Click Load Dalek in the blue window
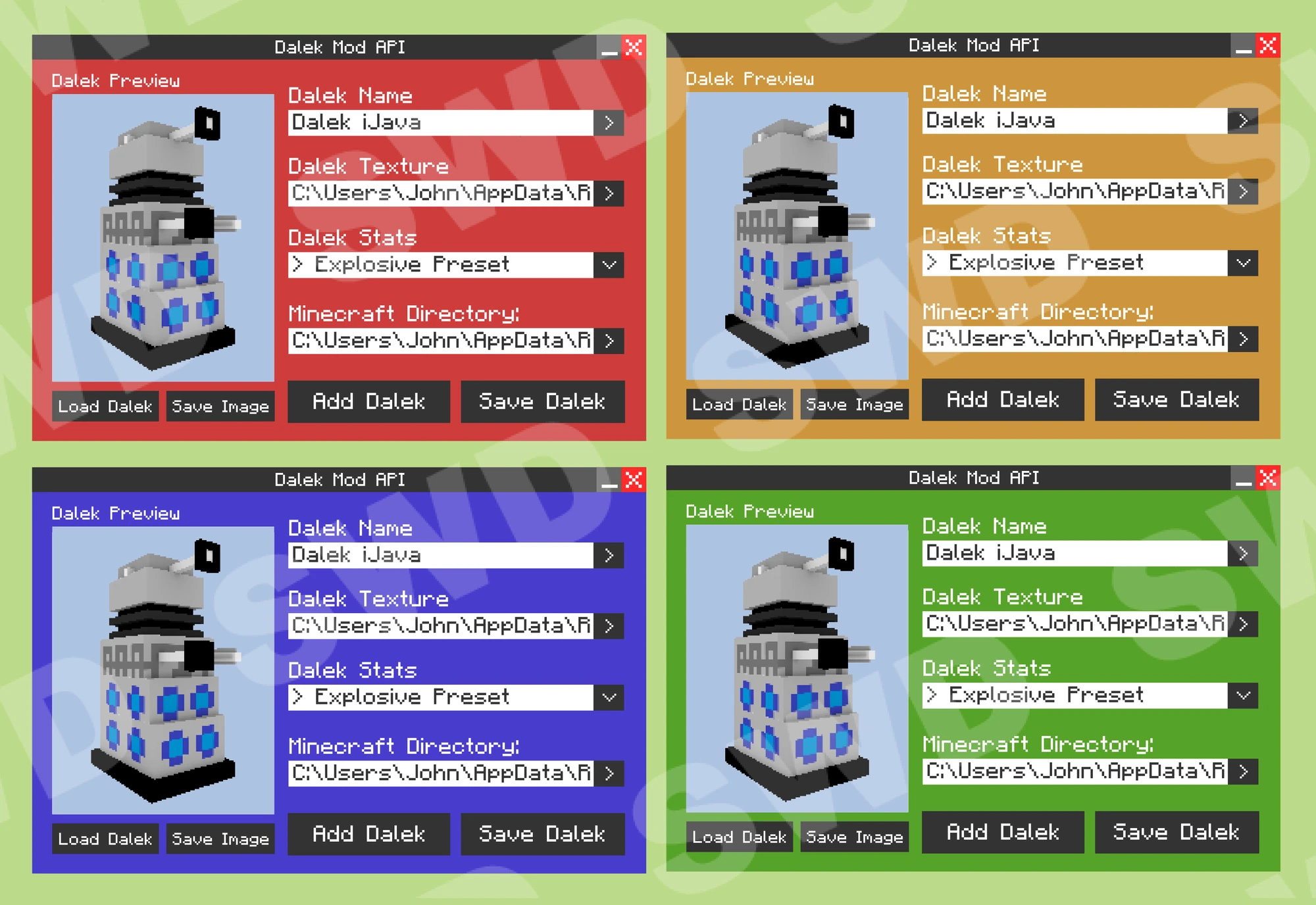 pyautogui.click(x=105, y=838)
